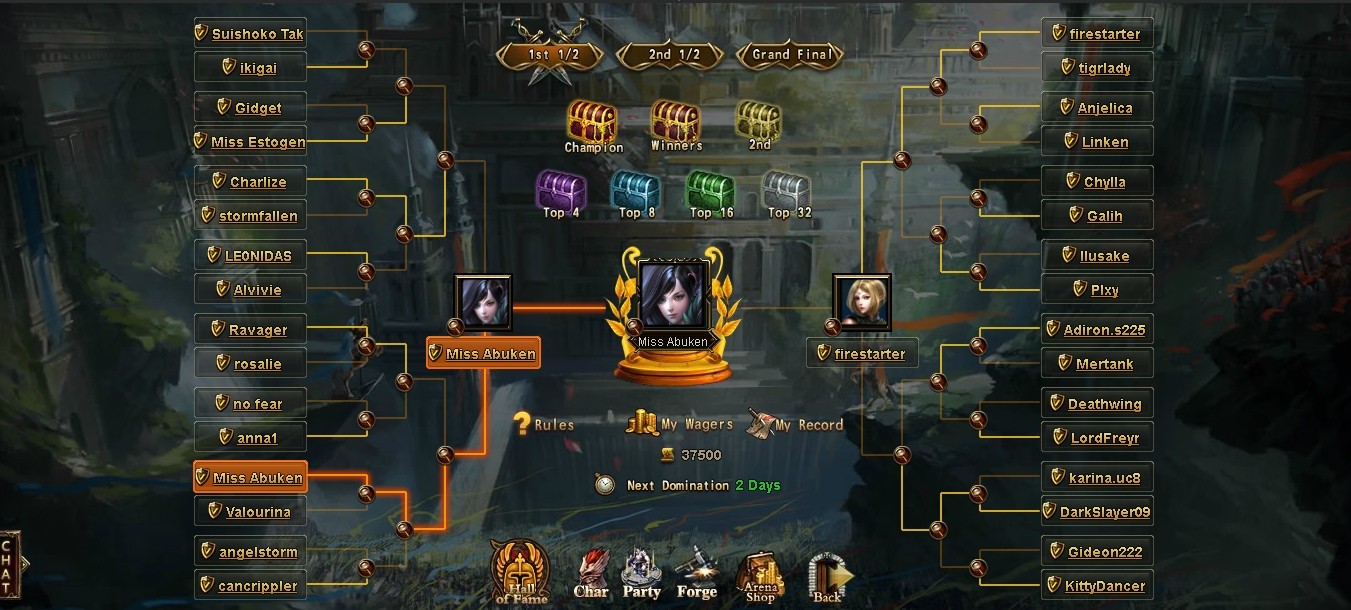Screen dimensions: 1351x610
Task: Open the Char screen
Action: 591,574
